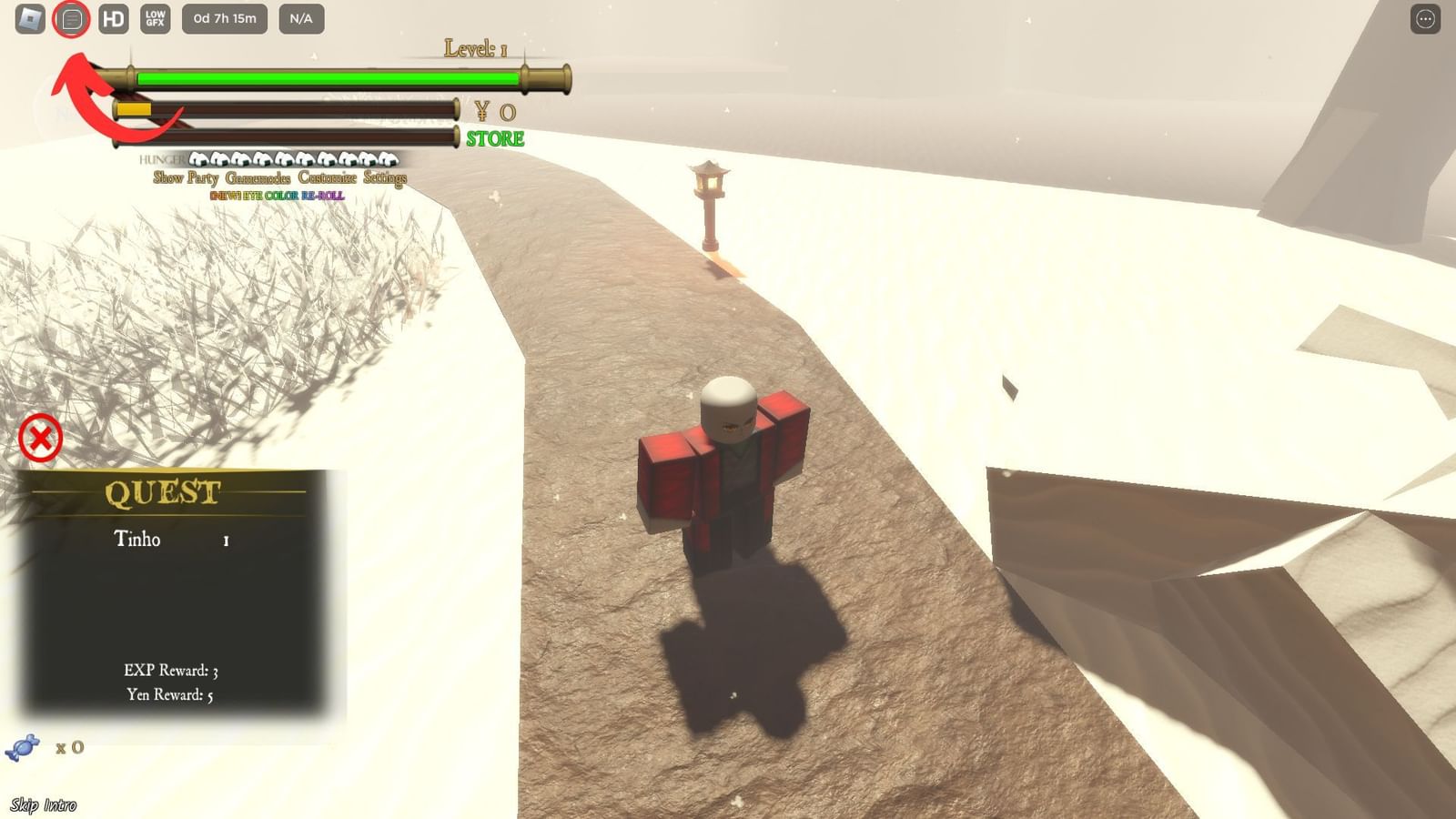Toggle LOW GFX mode
This screenshot has width=1456, height=819.
tap(155, 17)
